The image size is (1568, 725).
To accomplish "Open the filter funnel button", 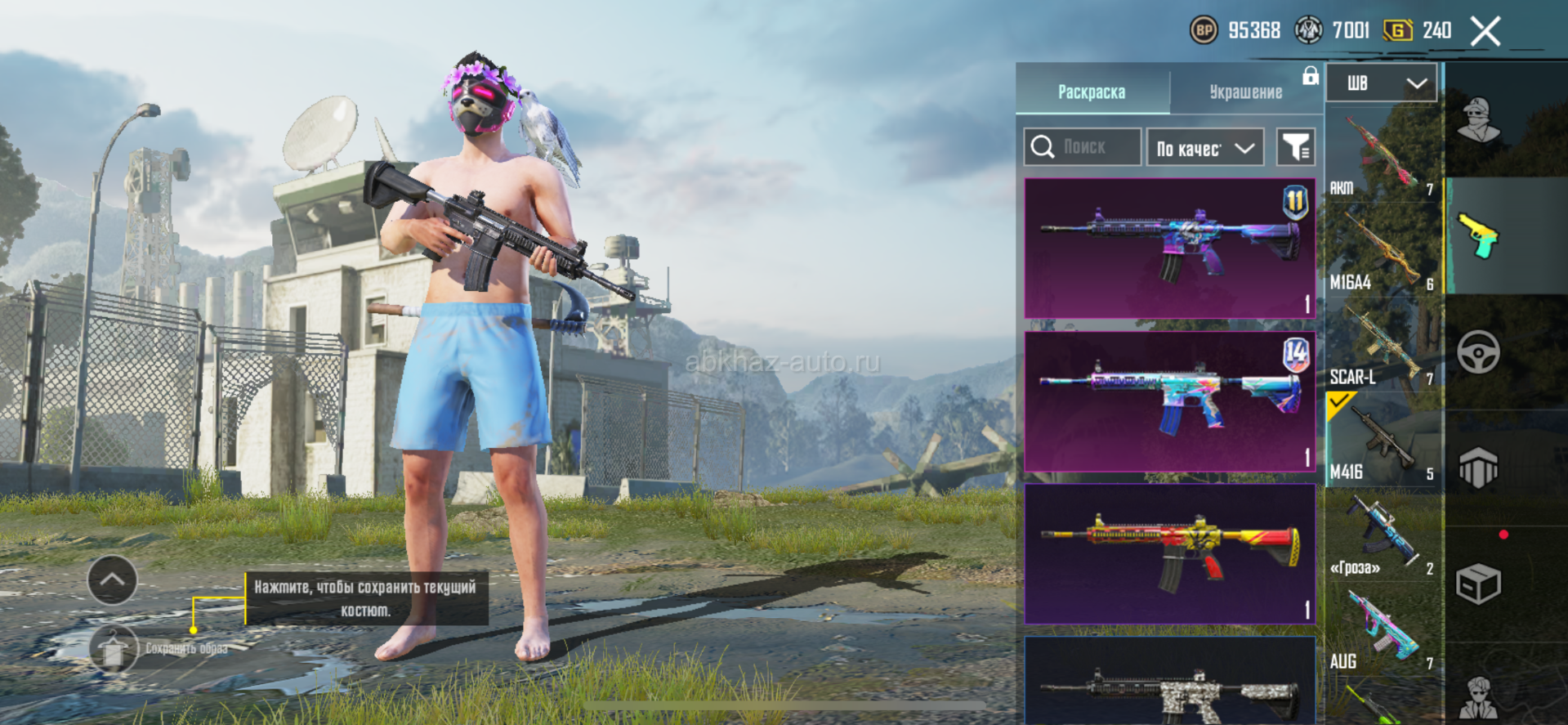I will coord(1296,147).
